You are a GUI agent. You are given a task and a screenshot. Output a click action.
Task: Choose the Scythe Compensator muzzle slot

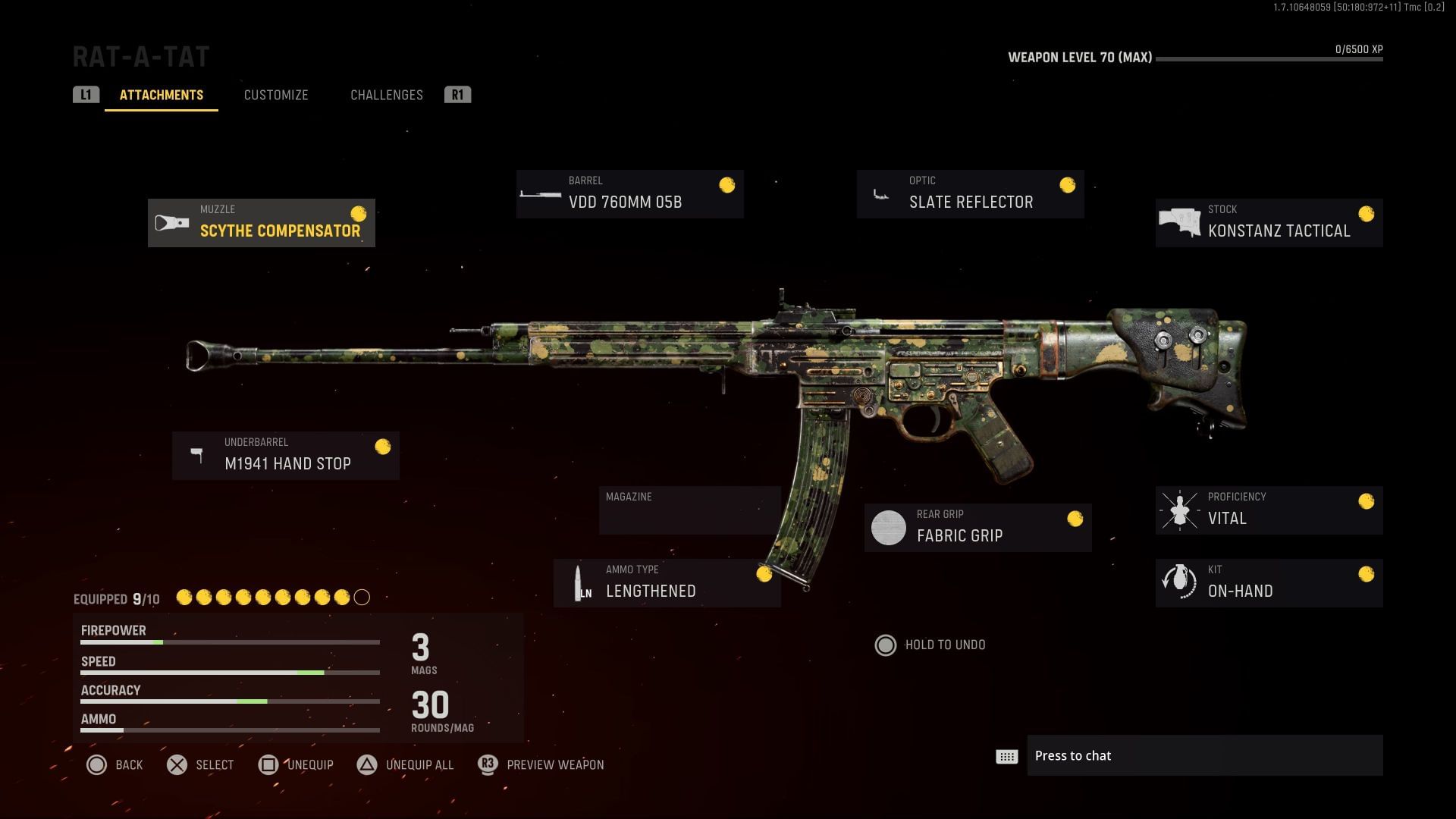click(262, 223)
